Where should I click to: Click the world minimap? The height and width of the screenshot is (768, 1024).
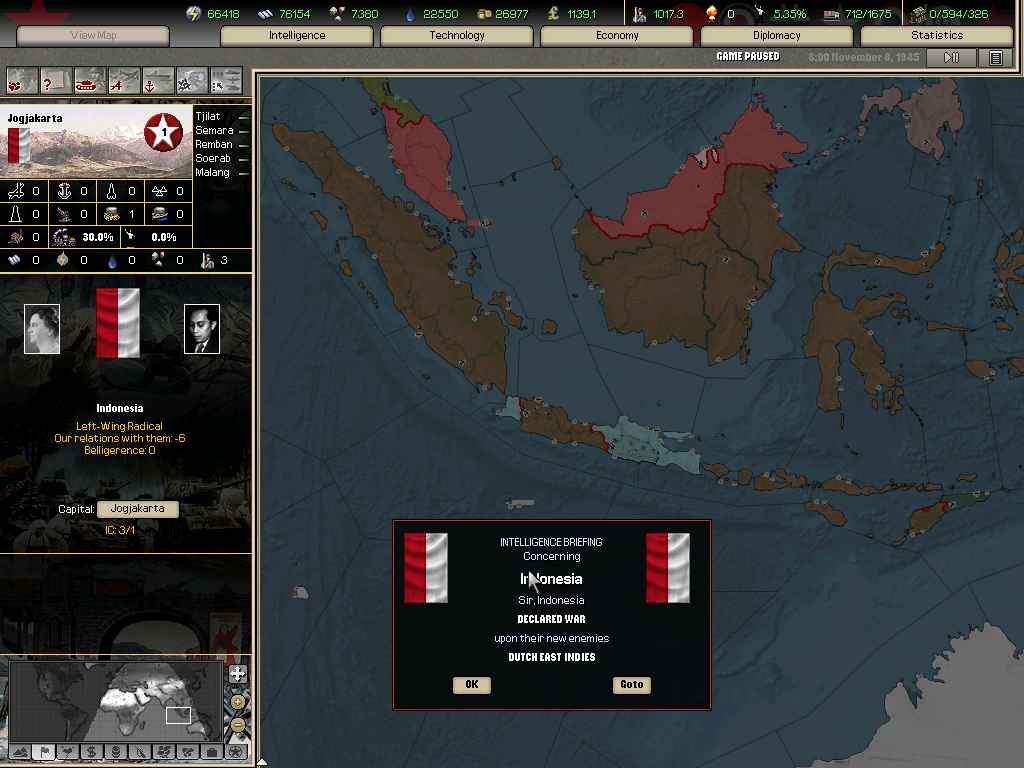click(115, 700)
